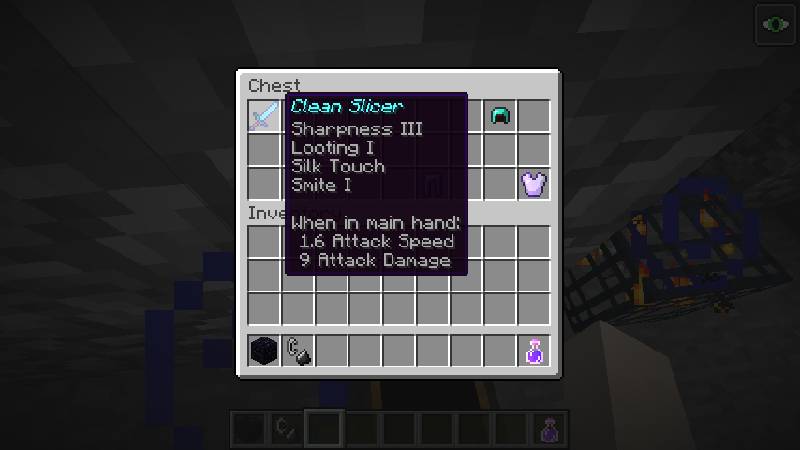Pick up the purple potion bottle
Viewport: 800px width, 450px height.
click(x=534, y=351)
